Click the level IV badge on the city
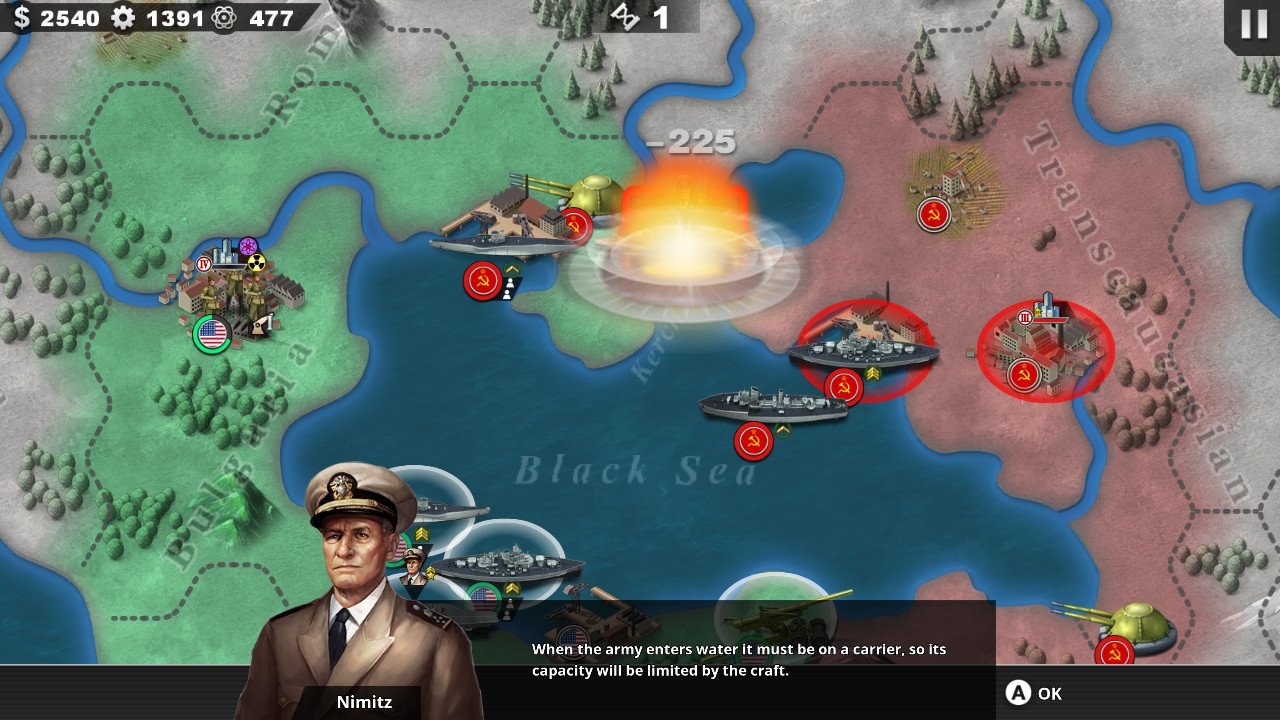 pos(204,265)
